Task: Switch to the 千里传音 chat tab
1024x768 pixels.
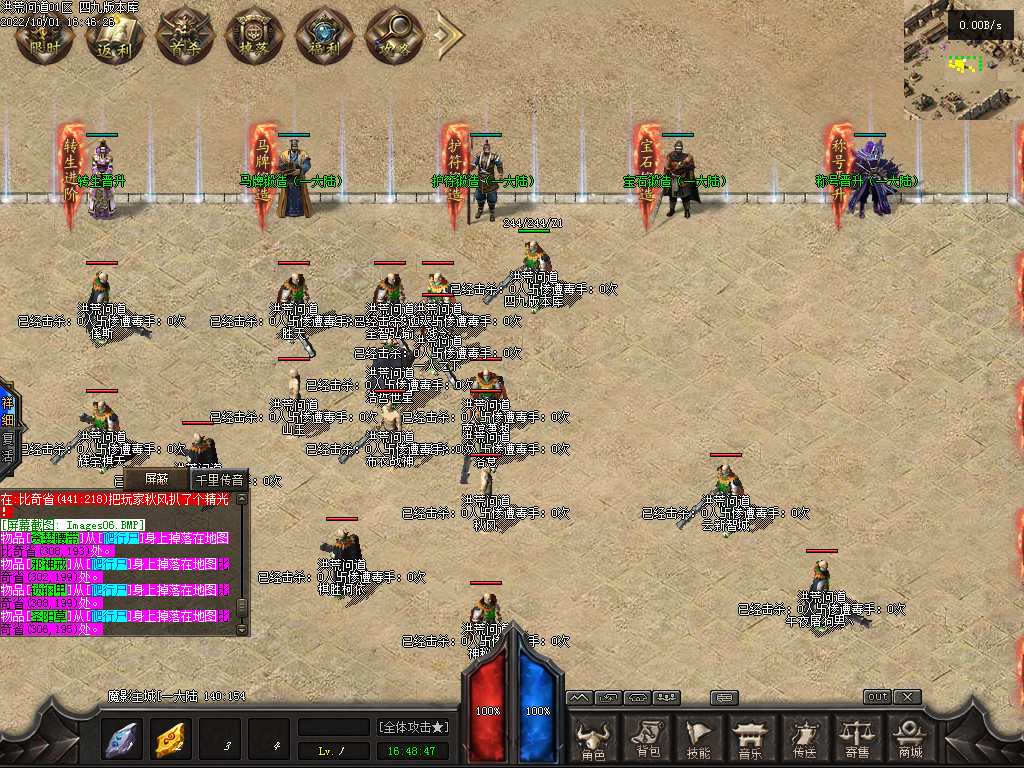Action: click(219, 479)
